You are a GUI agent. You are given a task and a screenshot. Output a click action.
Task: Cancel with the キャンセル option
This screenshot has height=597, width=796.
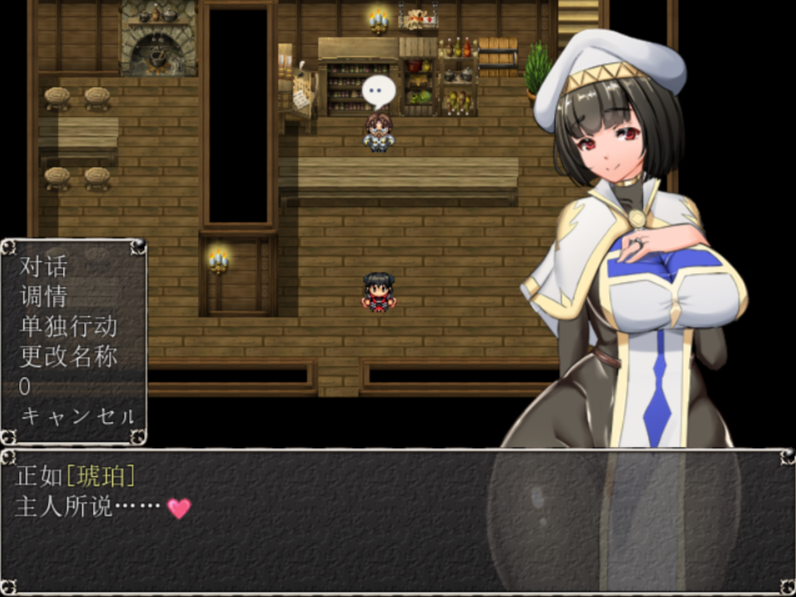coord(77,416)
